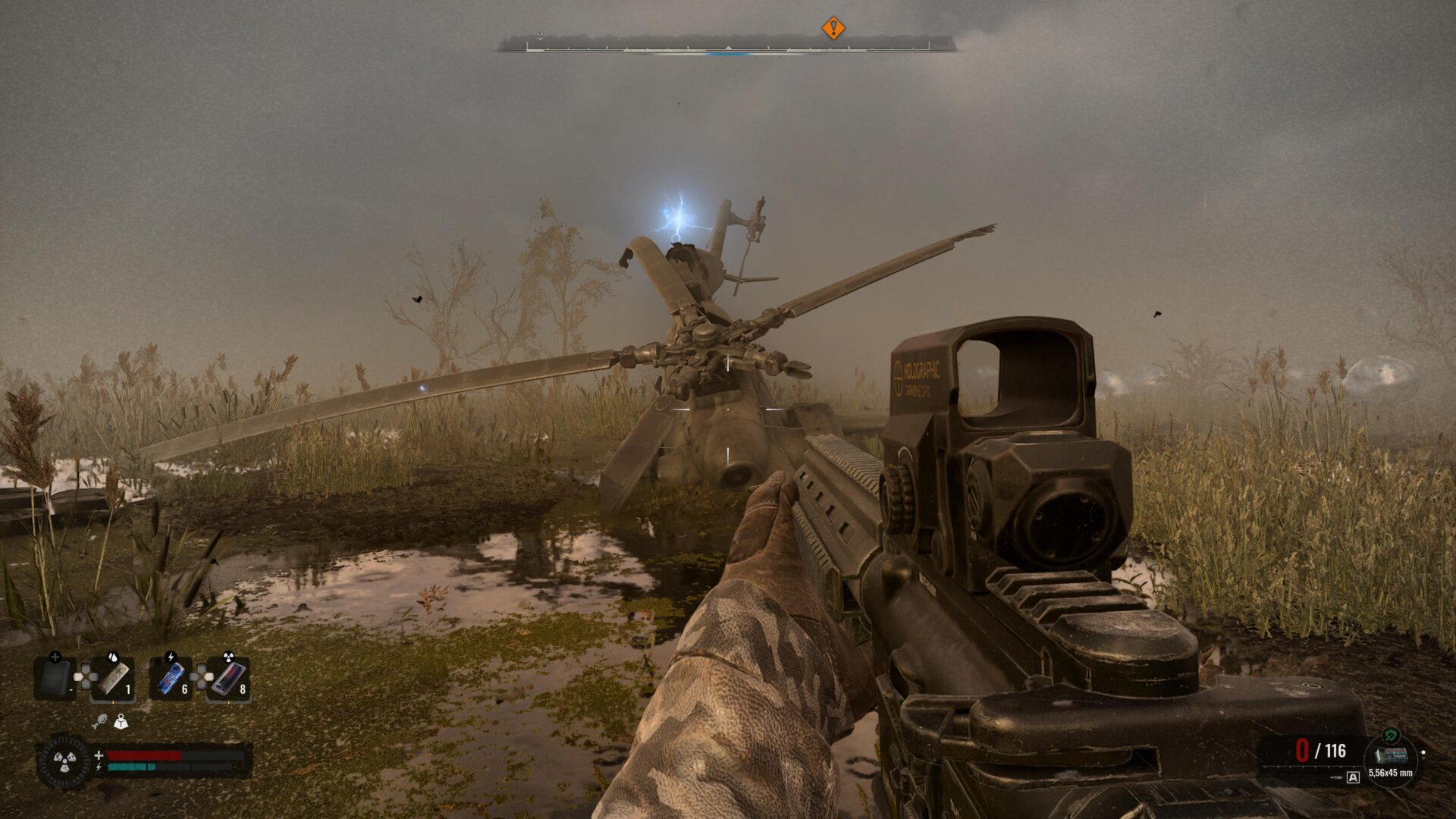Use the anti-radiation item slot
Screen dimensions: 1456x819
[229, 679]
